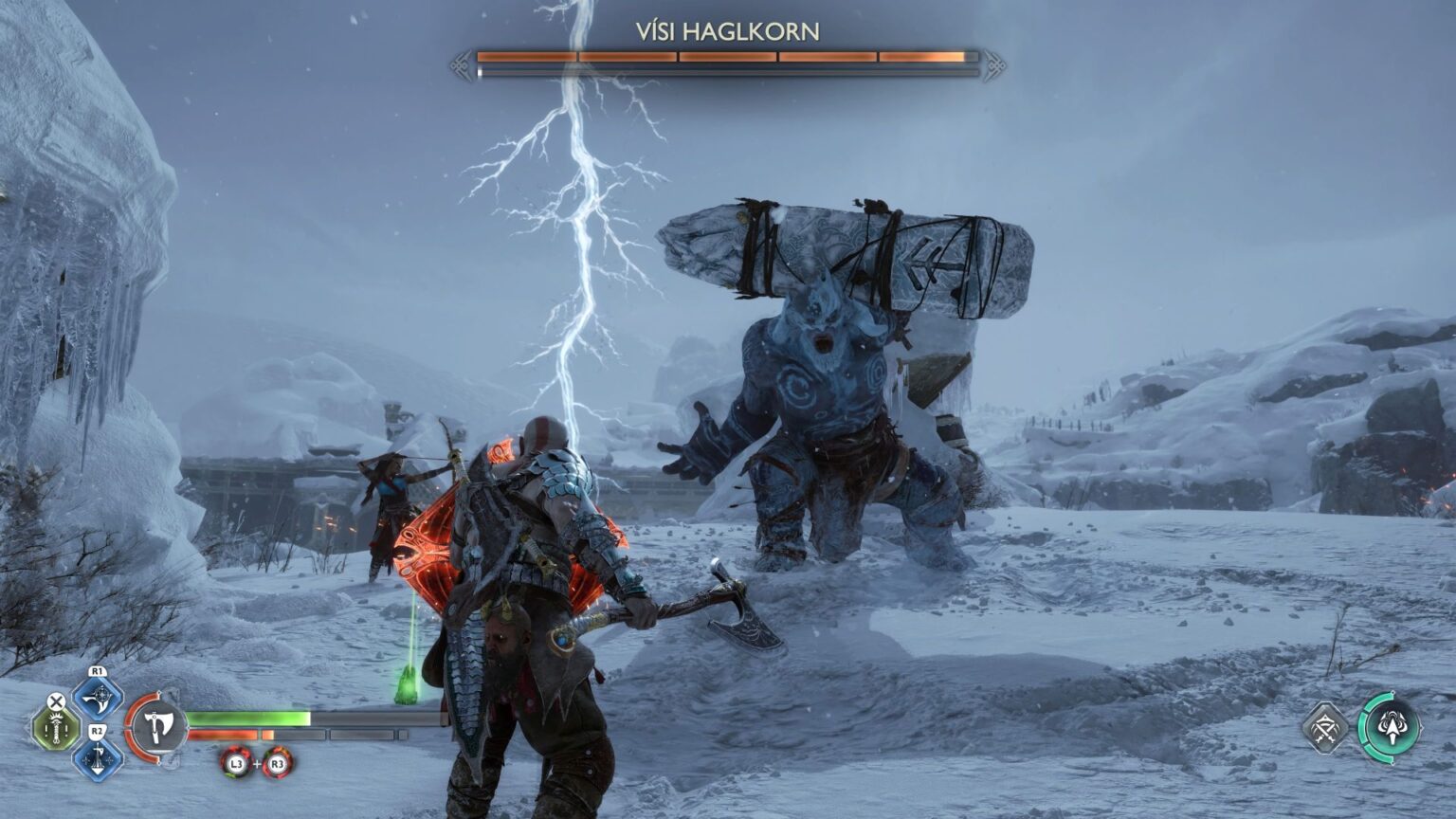The height and width of the screenshot is (819, 1456).
Task: Toggle the L3 stick prompt button
Action: tap(236, 763)
